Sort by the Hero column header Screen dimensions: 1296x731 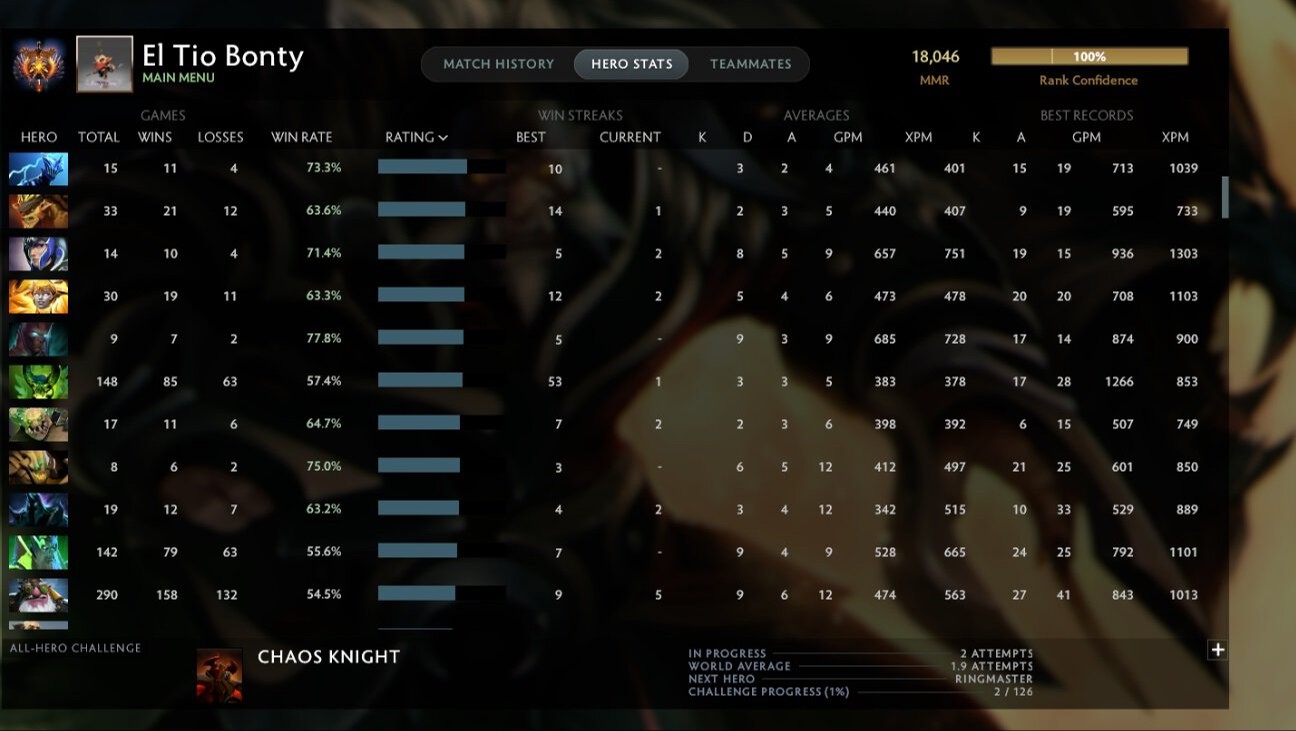tap(39, 137)
